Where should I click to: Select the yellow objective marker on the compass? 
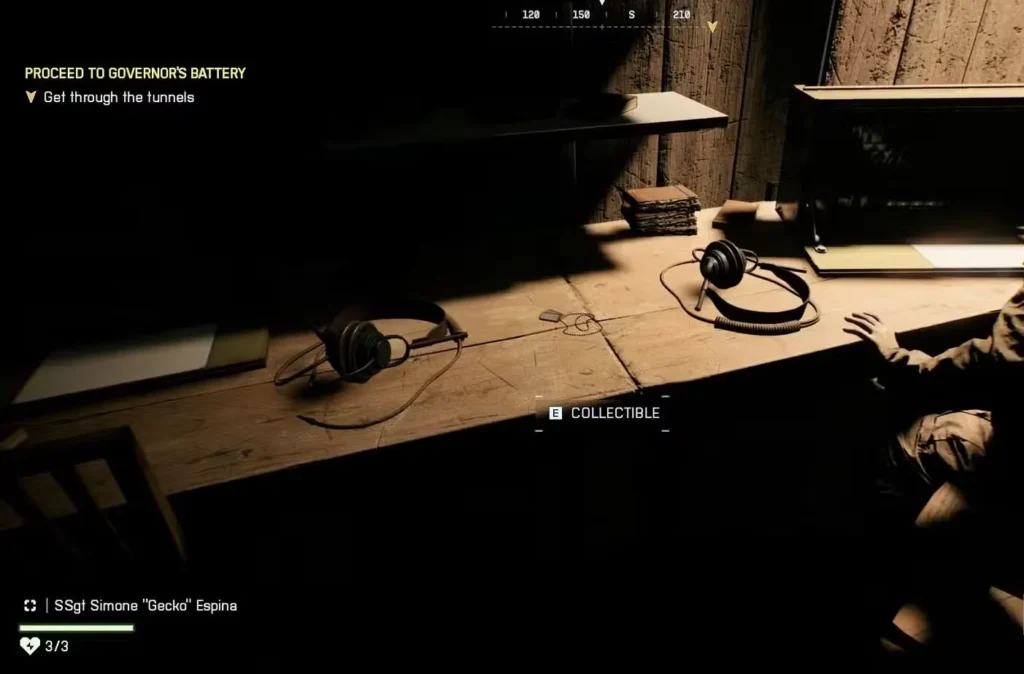pos(712,27)
